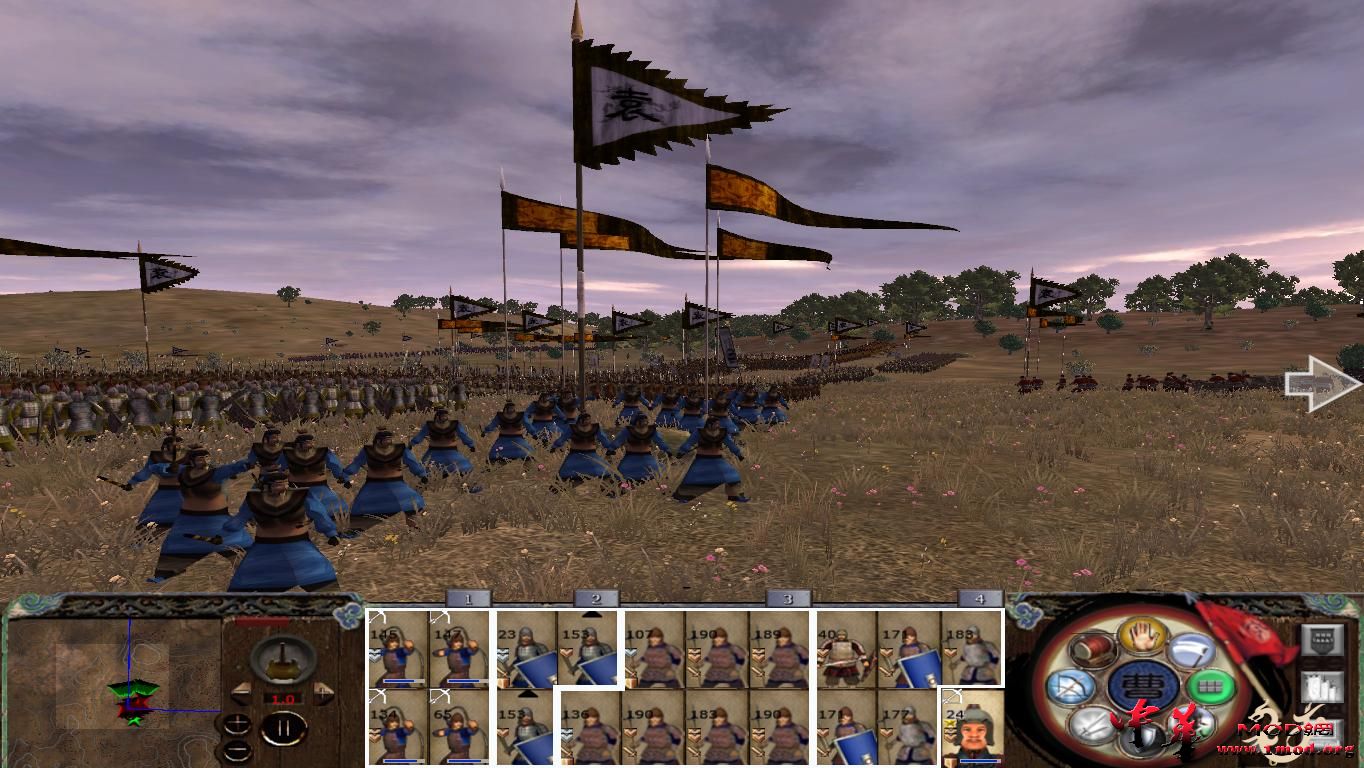Image resolution: width=1364 pixels, height=768 pixels.
Task: Click the halberd order icon on the wheel
Action: pyautogui.click(x=1191, y=650)
